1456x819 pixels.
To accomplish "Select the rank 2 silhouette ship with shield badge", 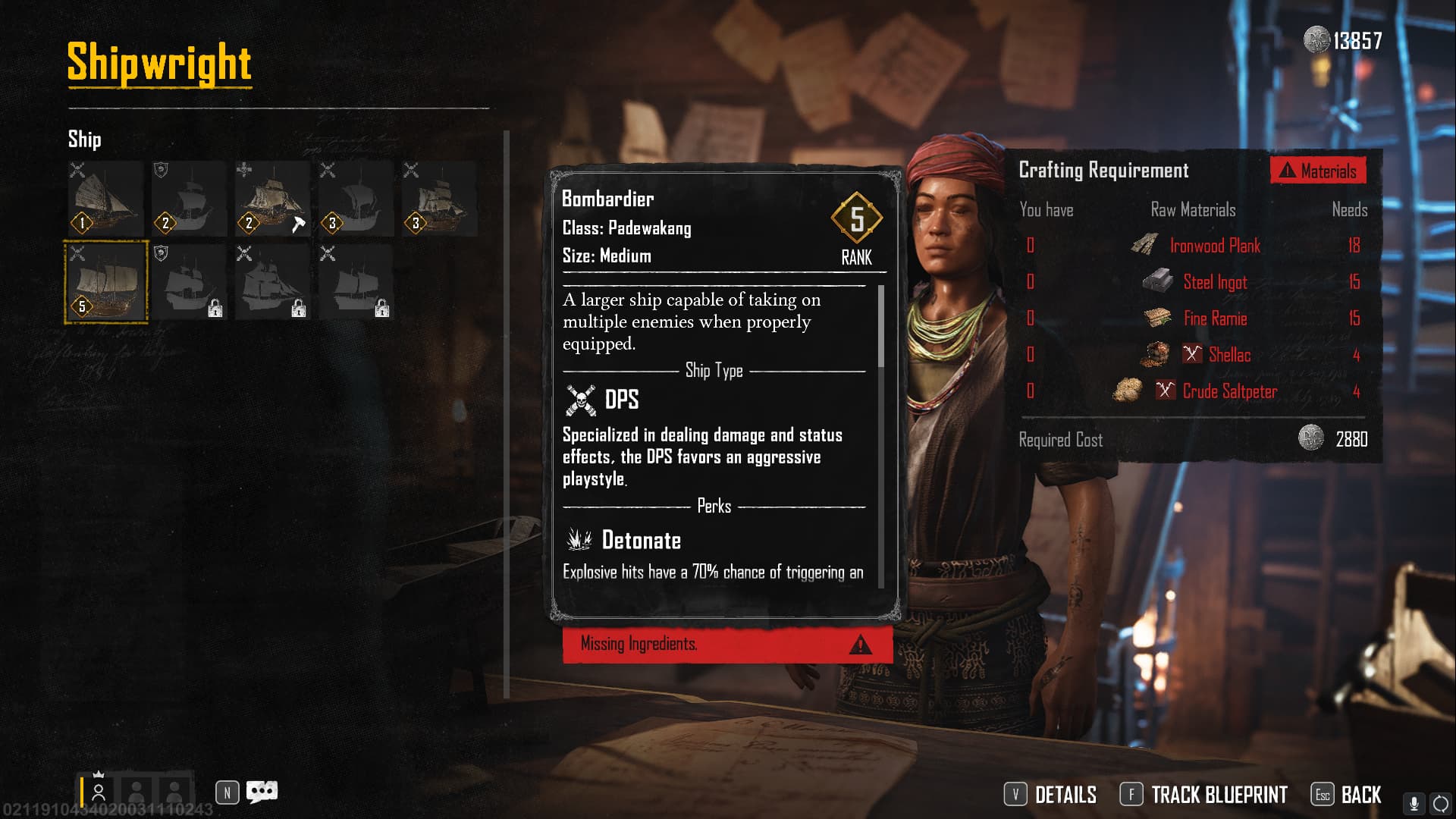I will coord(189,199).
